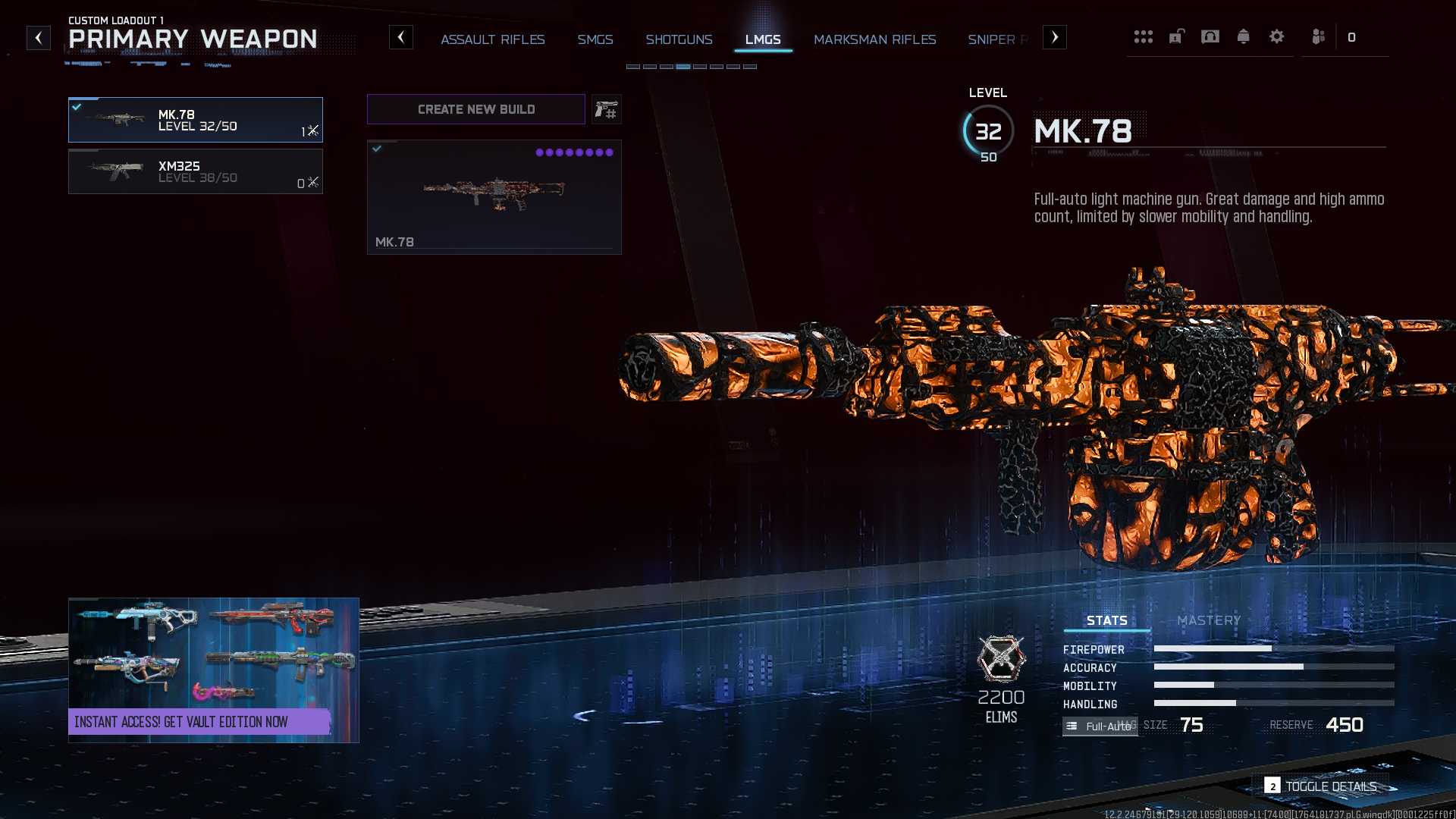
Task: Click the left category arrow
Action: 401,38
